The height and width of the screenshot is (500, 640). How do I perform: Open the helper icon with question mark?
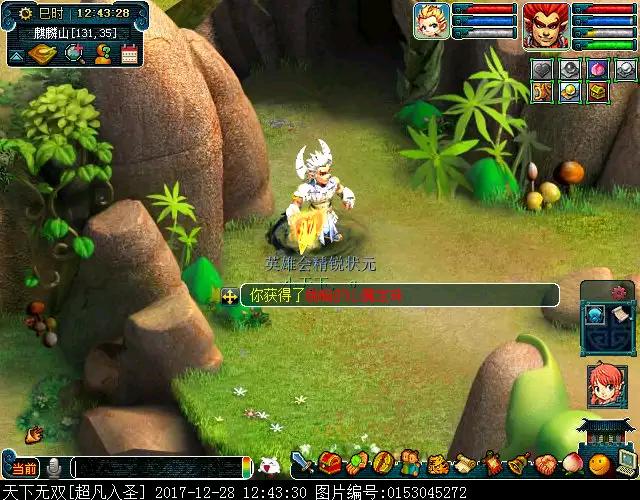tap(102, 55)
